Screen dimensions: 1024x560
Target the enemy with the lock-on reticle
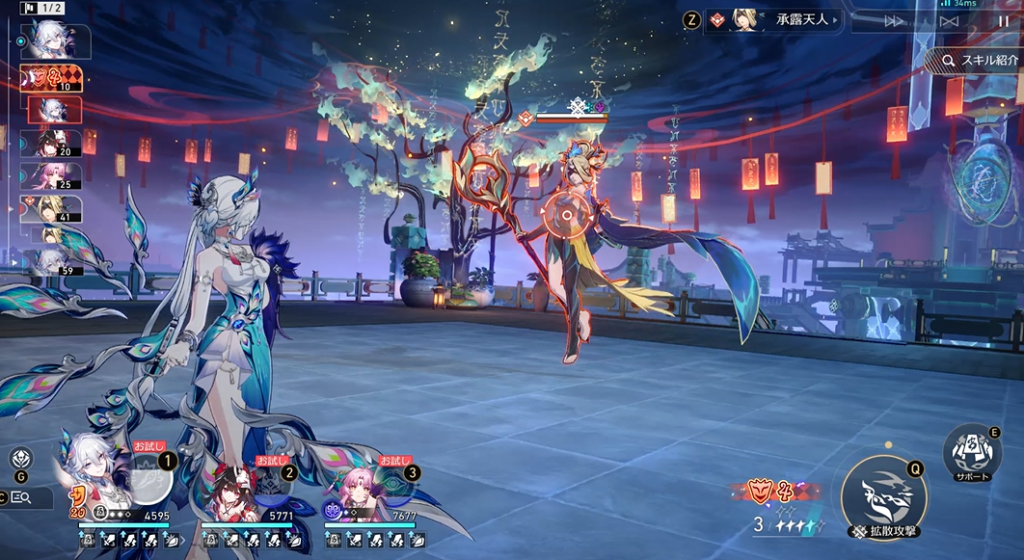tap(568, 213)
